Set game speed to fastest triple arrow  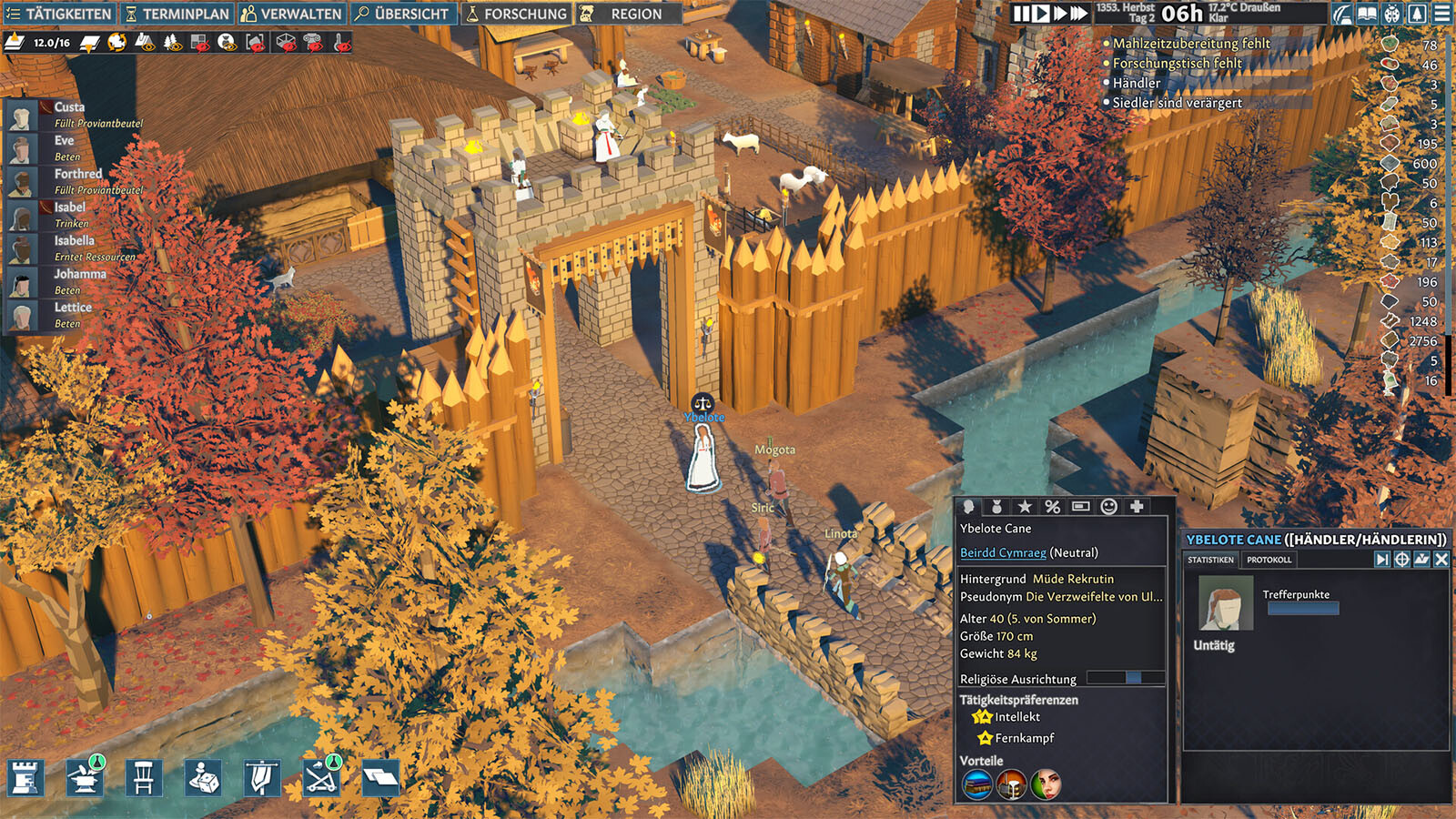pos(1079,14)
